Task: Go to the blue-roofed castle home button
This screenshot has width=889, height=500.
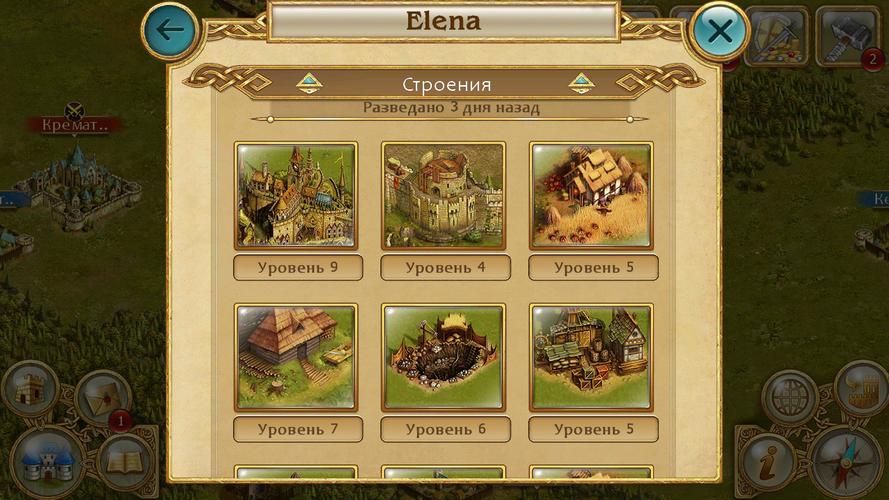Action: click(x=47, y=464)
